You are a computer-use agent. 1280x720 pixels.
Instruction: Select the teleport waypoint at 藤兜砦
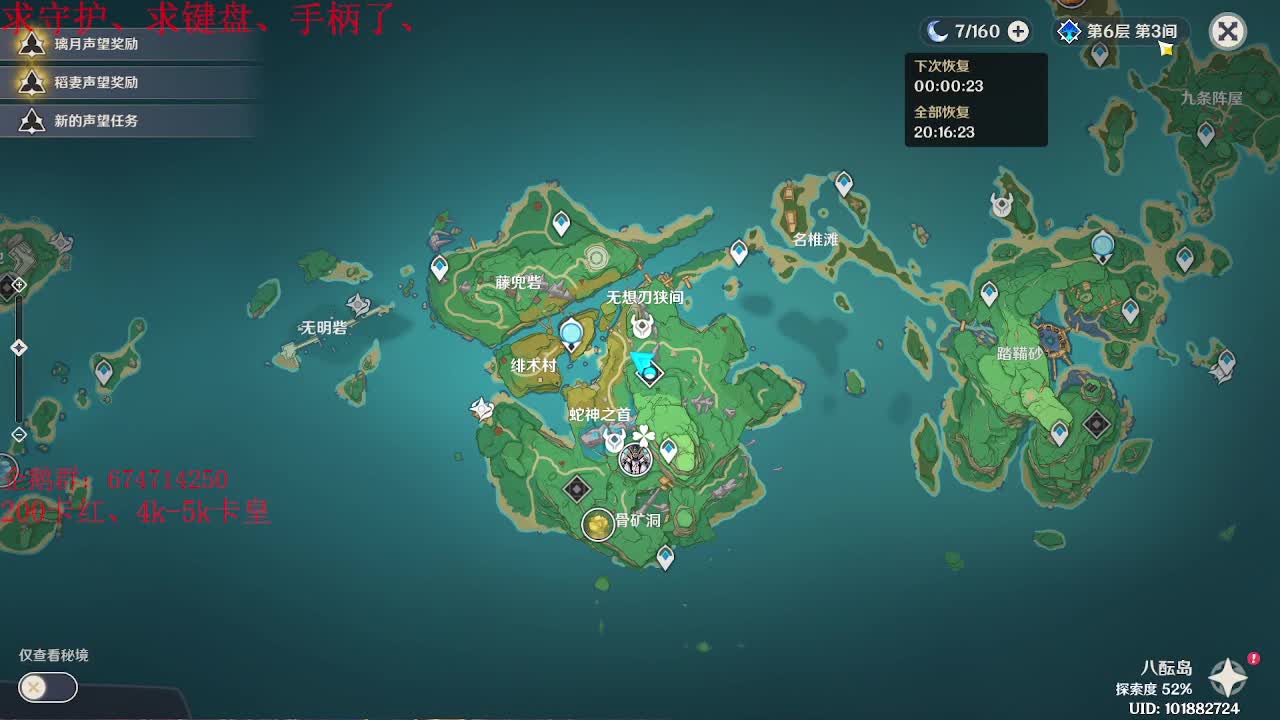(x=438, y=267)
